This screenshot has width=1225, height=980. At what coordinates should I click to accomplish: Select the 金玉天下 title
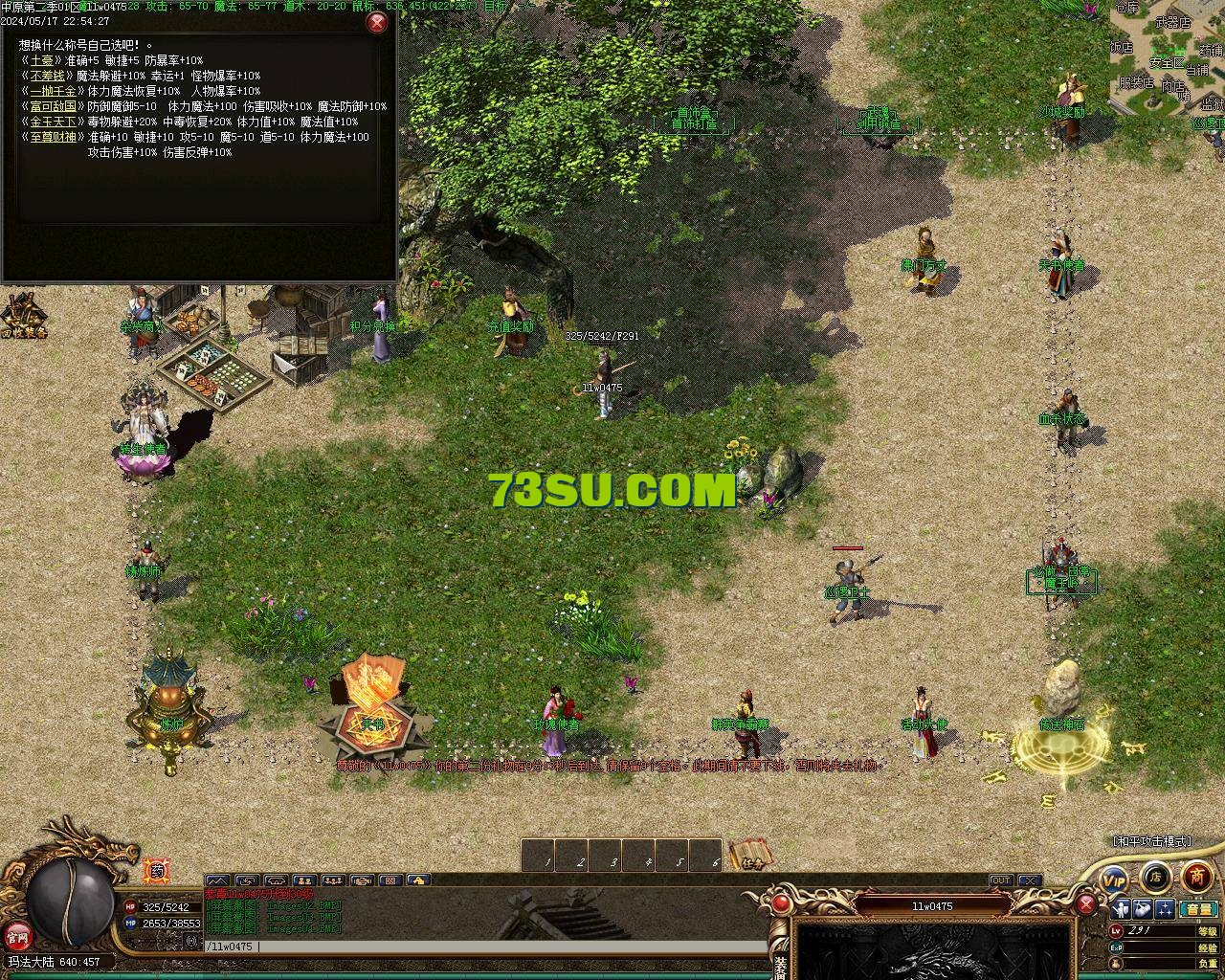click(x=53, y=122)
